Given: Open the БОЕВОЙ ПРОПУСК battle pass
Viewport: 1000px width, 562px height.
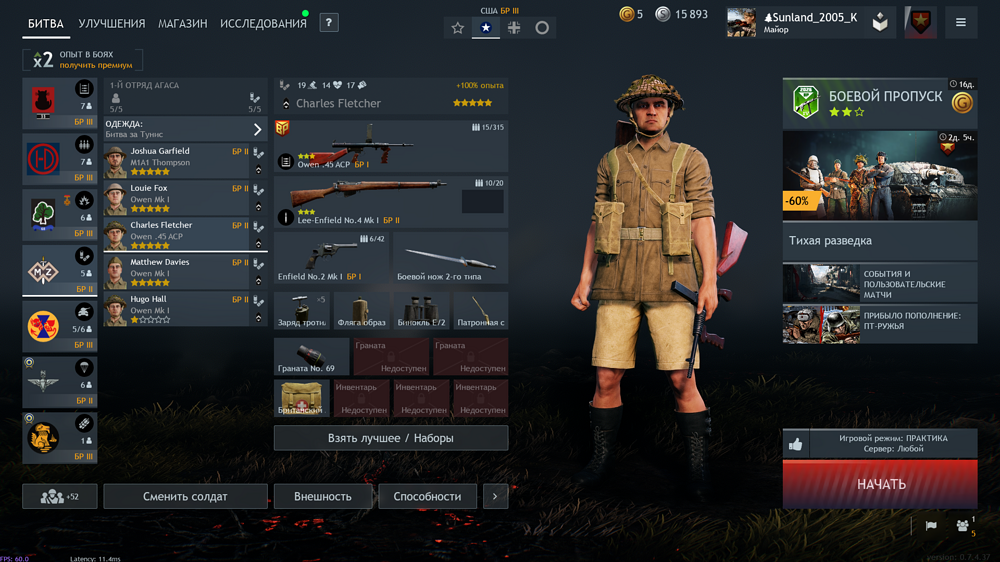Looking at the screenshot, I should point(880,103).
